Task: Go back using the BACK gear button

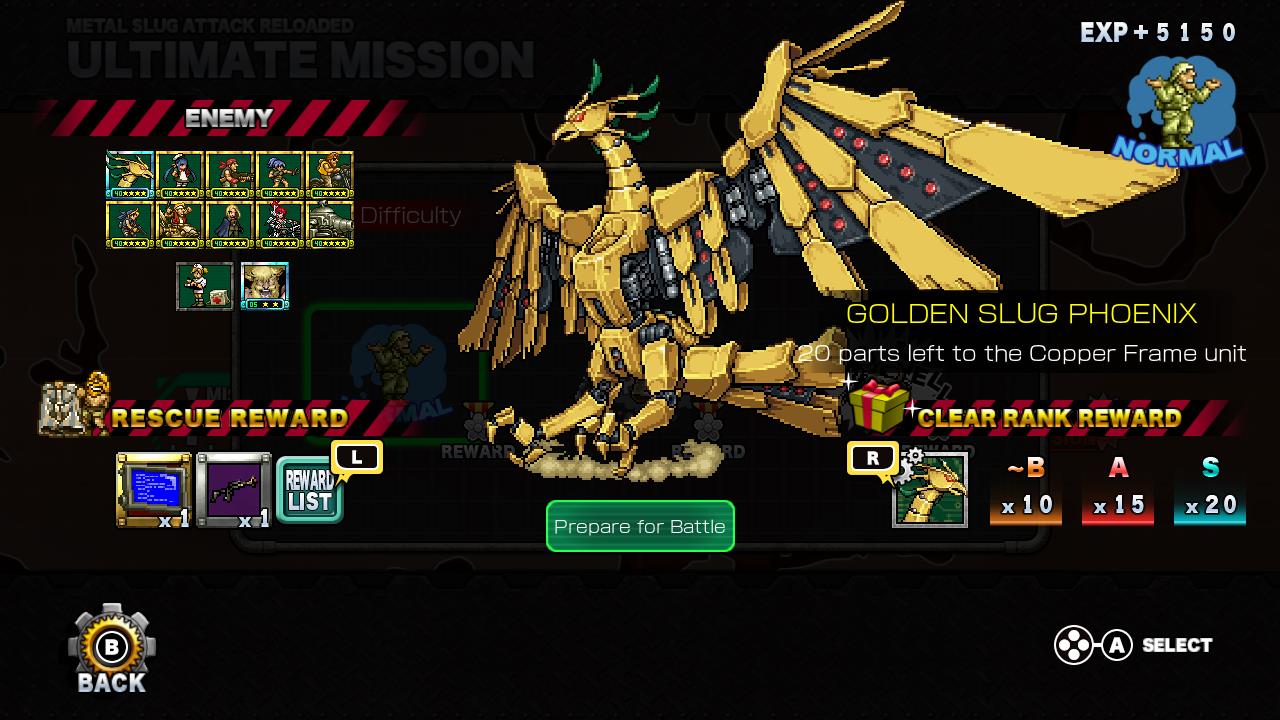Action: [x=111, y=649]
